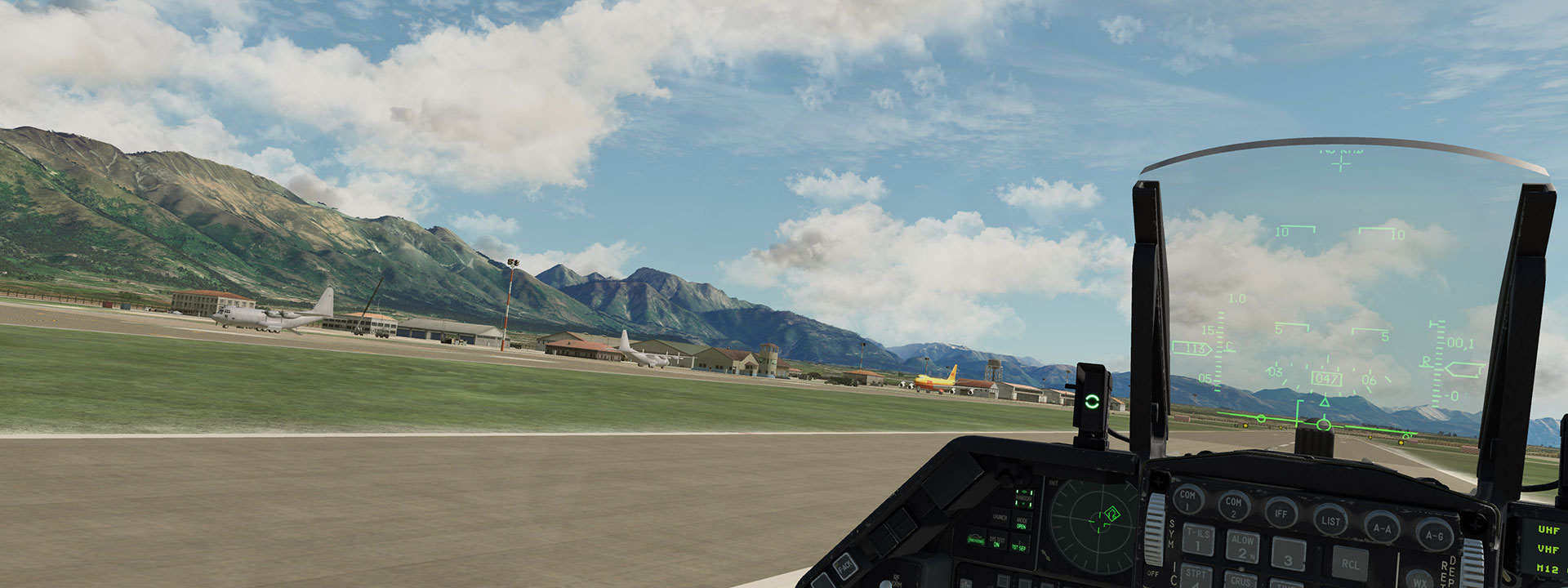
Task: Select the STPT steerpoint key
Action: pos(1196,574)
